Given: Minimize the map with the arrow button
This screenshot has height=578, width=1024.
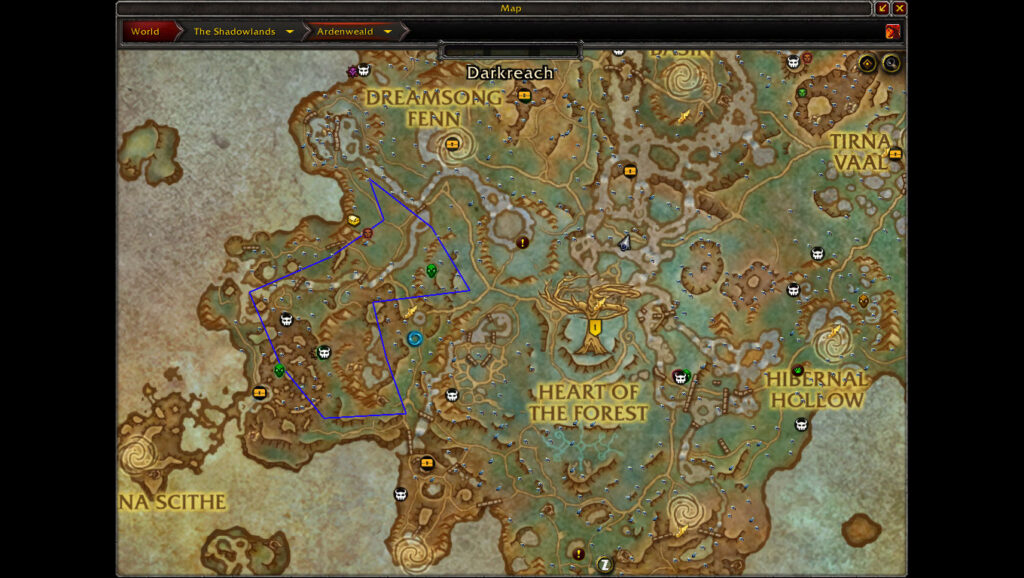Looking at the screenshot, I should 882,8.
